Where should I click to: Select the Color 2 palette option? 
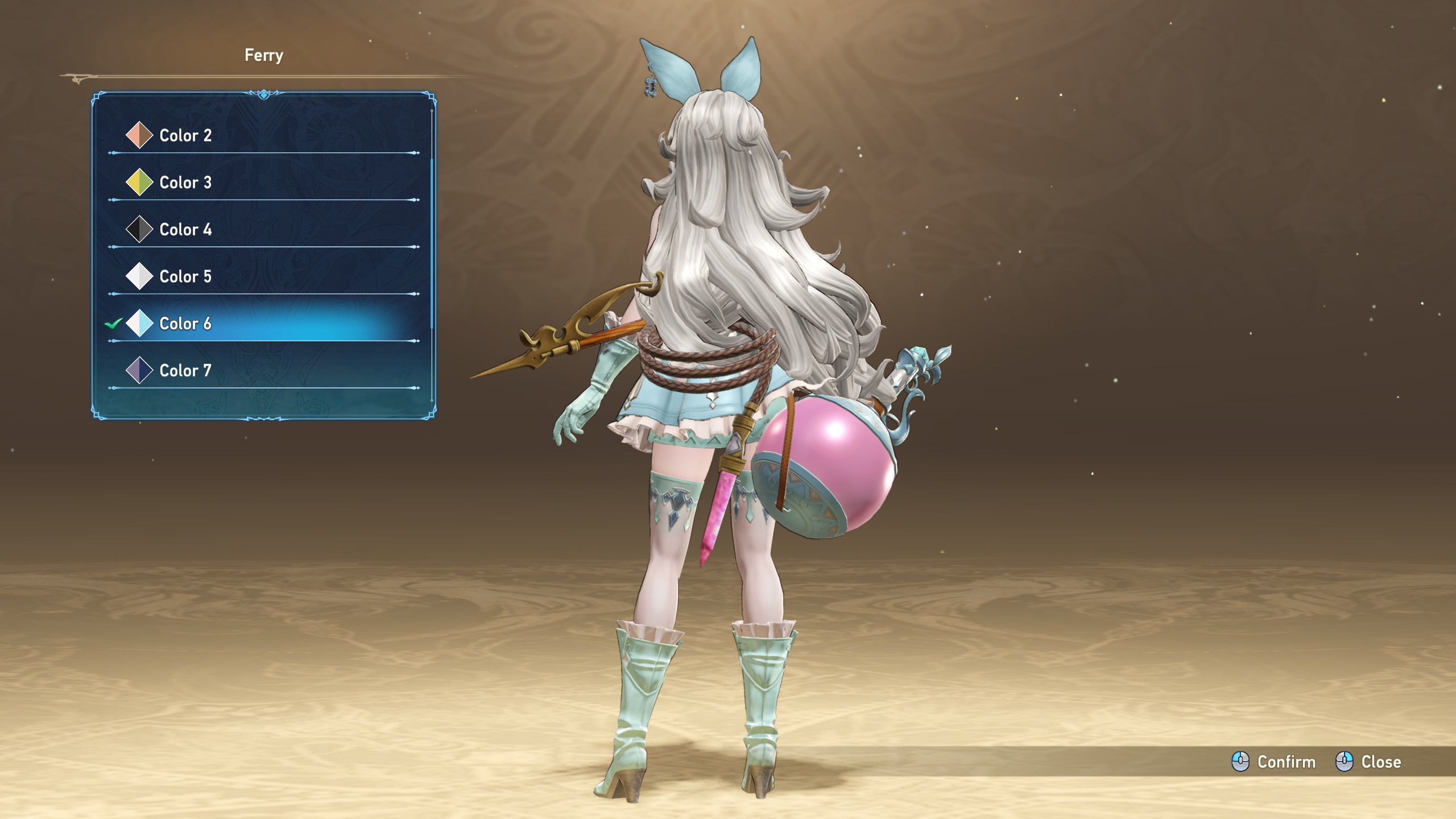(185, 135)
